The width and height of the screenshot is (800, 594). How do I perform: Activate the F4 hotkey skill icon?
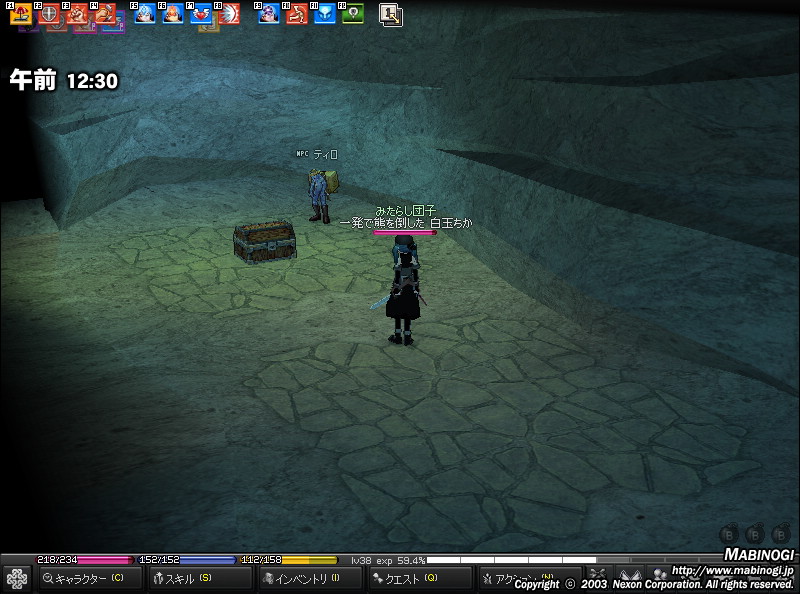(105, 14)
